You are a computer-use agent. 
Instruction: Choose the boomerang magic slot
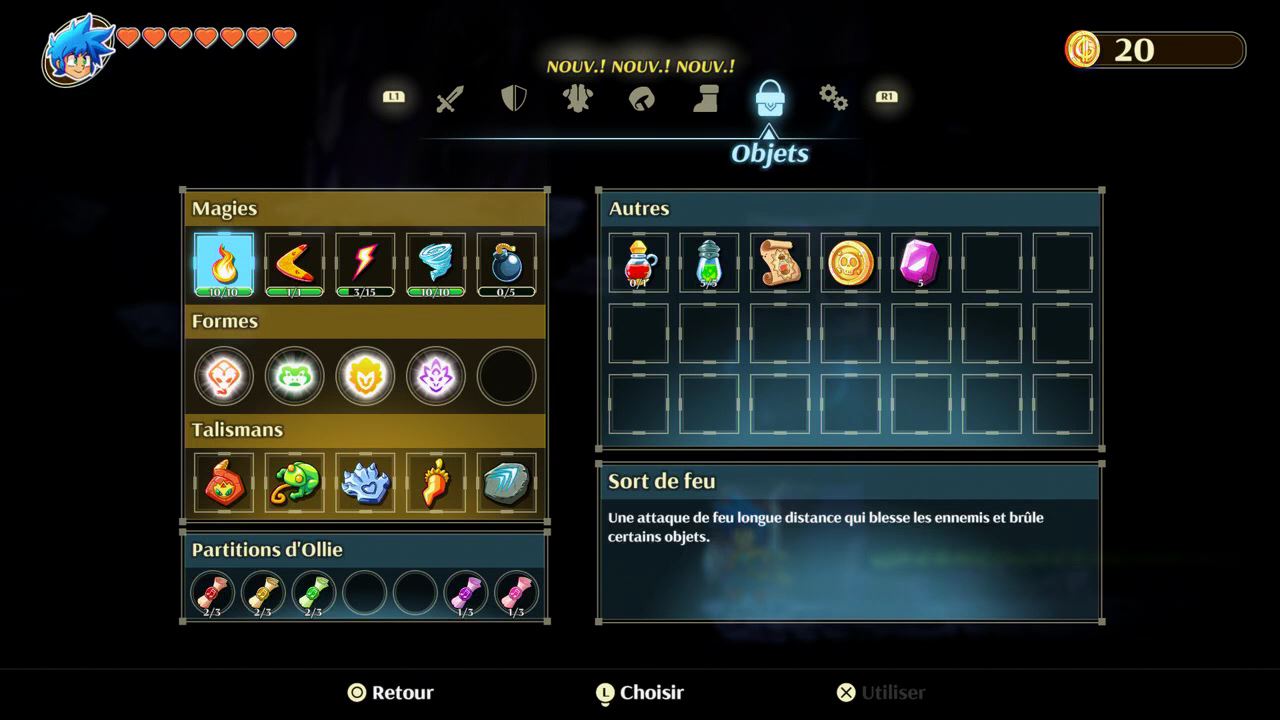point(294,263)
